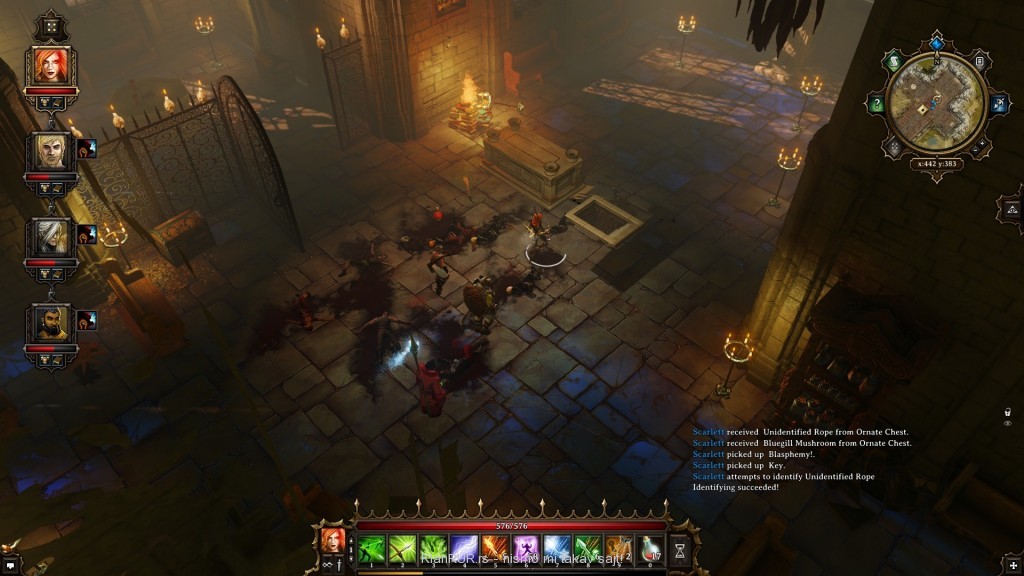The width and height of the screenshot is (1024, 576).
Task: Use the green arrow skill in slot 2
Action: coord(403,547)
